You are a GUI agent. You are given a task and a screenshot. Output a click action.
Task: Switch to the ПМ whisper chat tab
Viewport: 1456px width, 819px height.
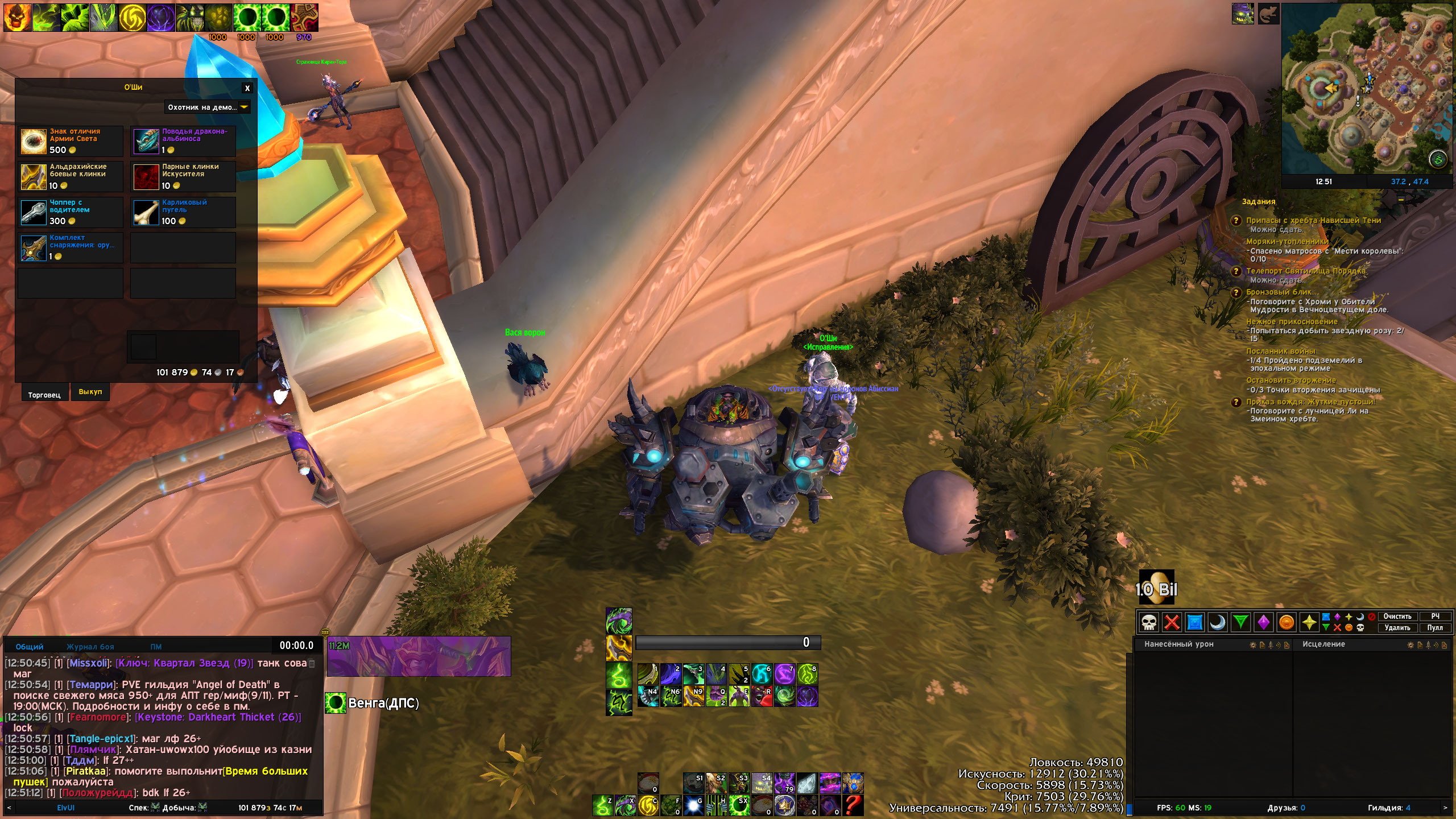(156, 647)
